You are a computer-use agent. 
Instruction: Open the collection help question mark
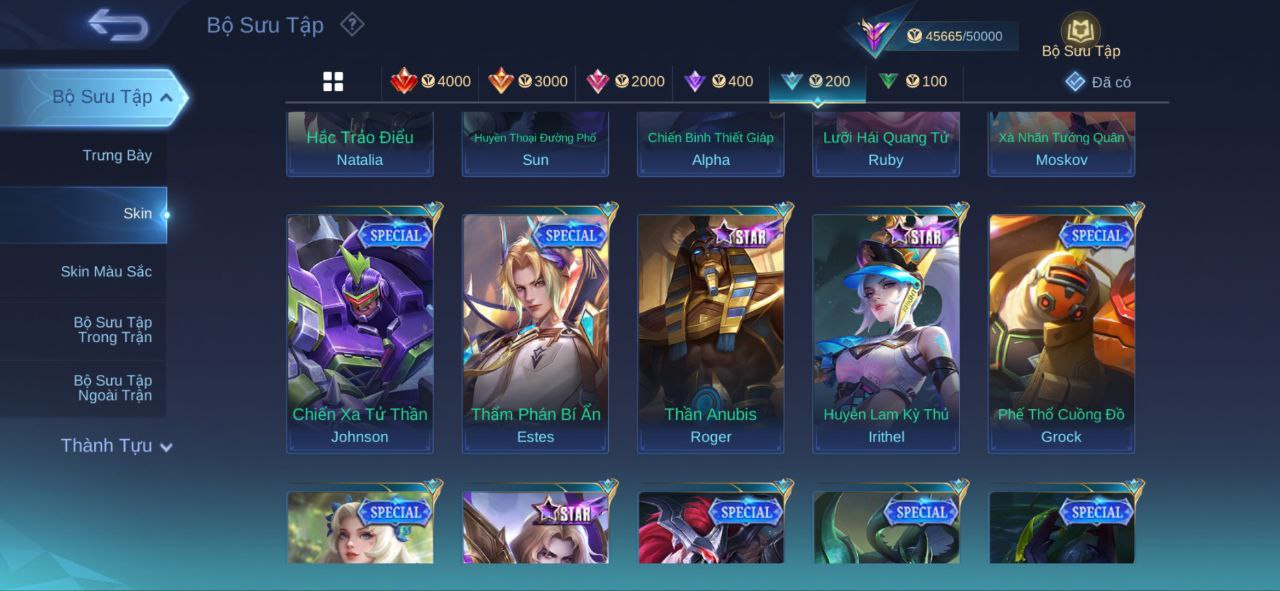[x=352, y=24]
